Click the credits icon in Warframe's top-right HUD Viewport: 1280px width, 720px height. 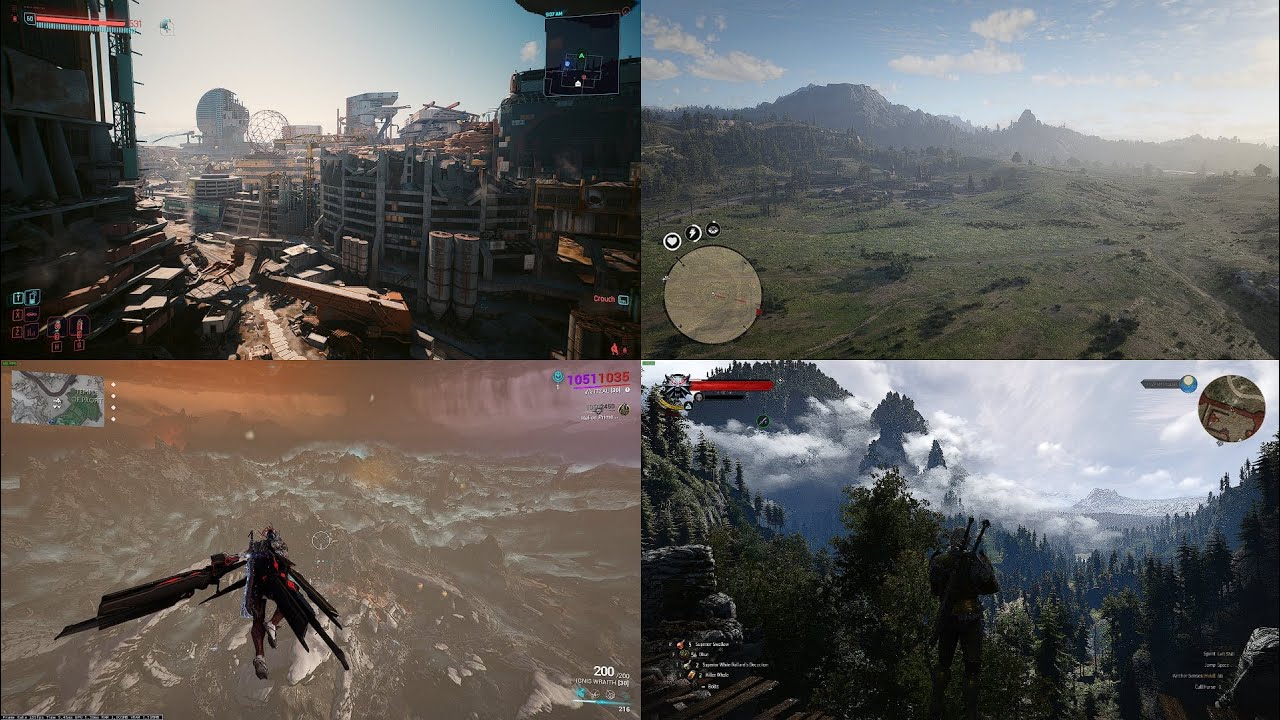tap(624, 409)
